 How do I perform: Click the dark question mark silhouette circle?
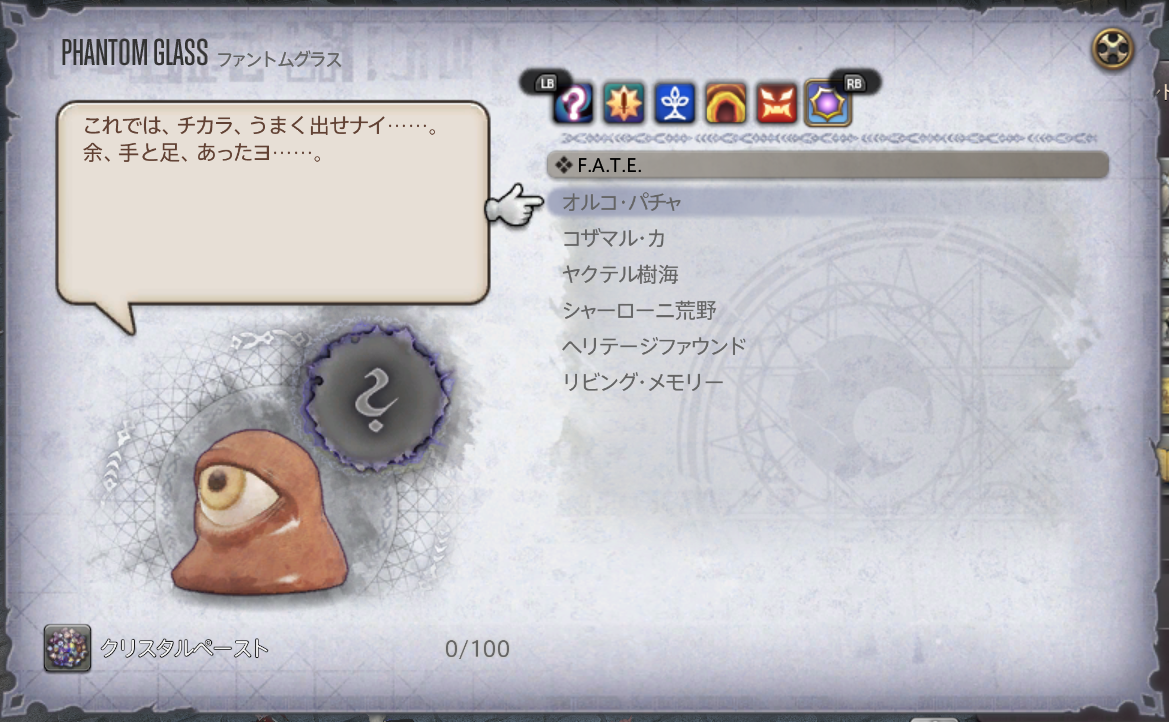375,398
